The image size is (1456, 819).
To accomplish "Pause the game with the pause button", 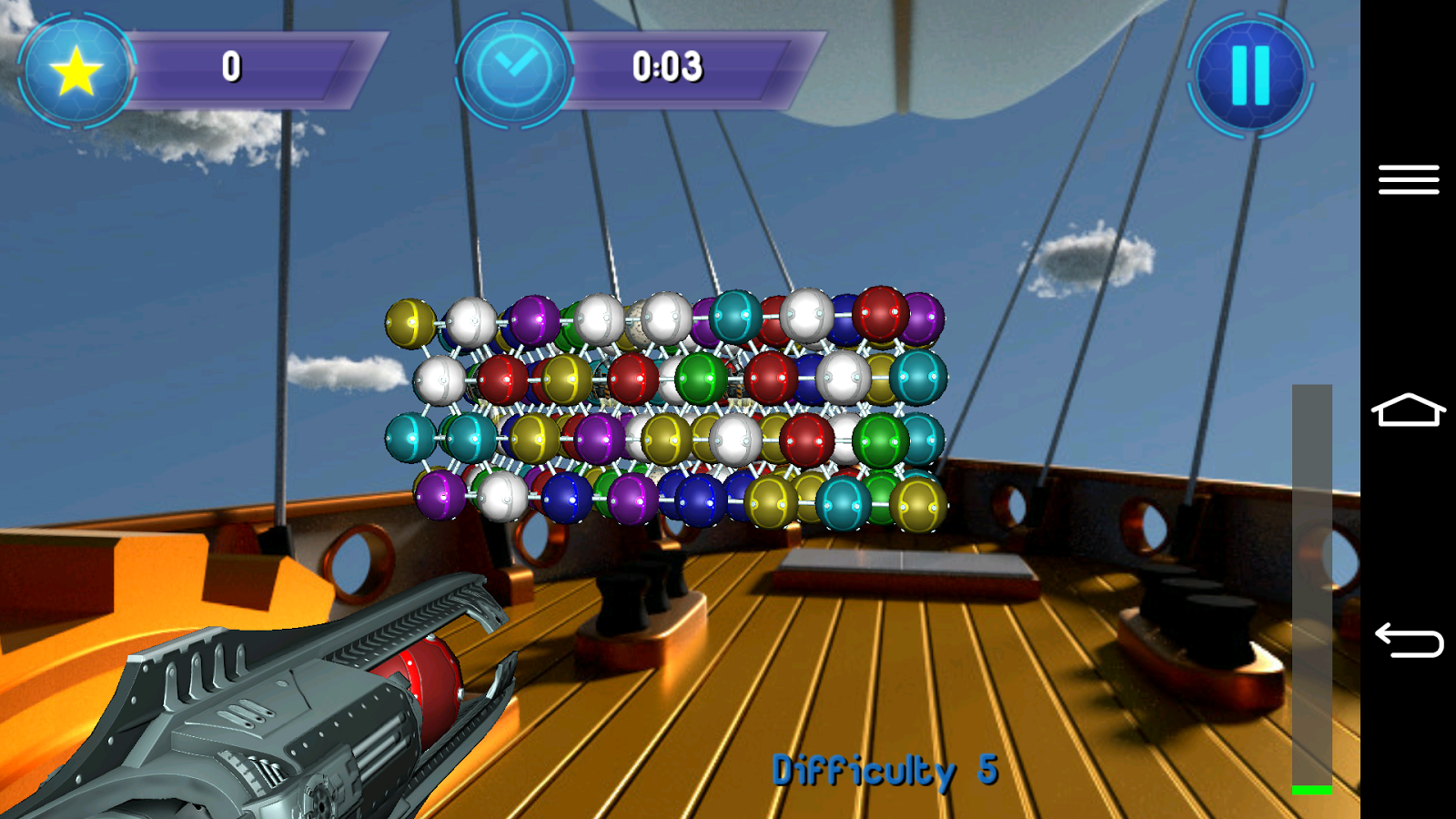I will (1250, 75).
